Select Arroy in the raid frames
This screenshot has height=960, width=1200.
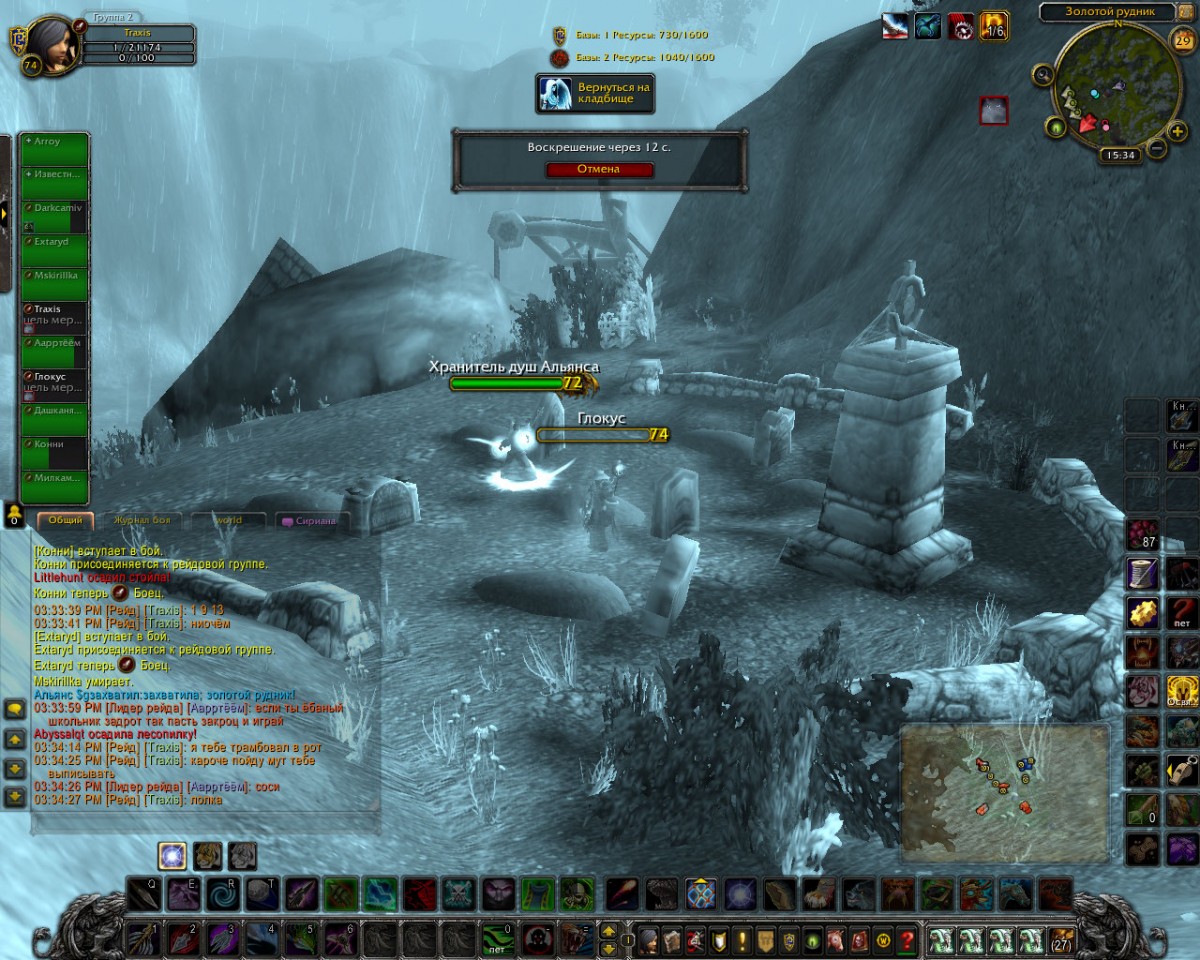point(54,149)
